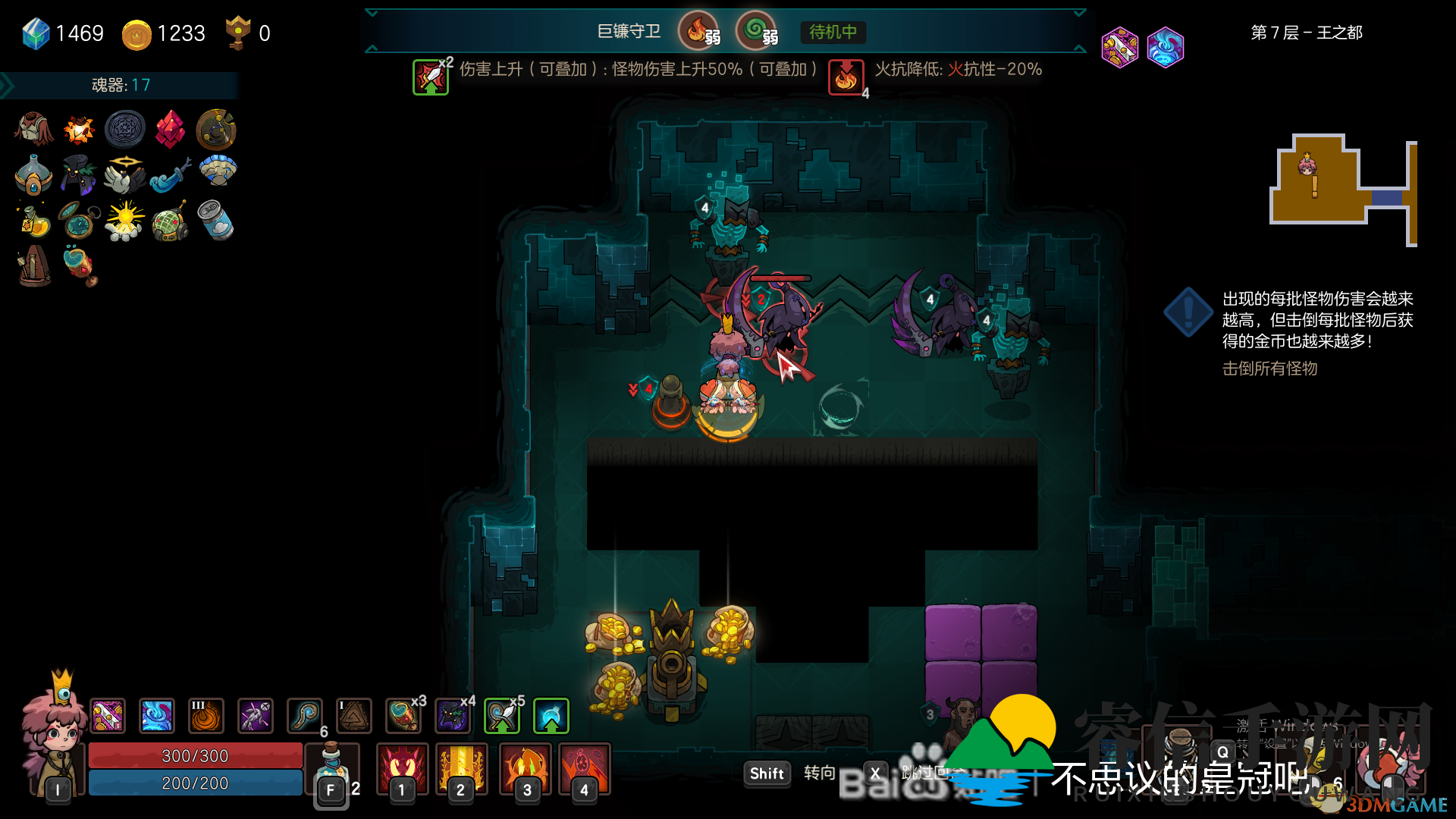Click the metronome relic icon
The image size is (1456, 819).
coord(34,266)
